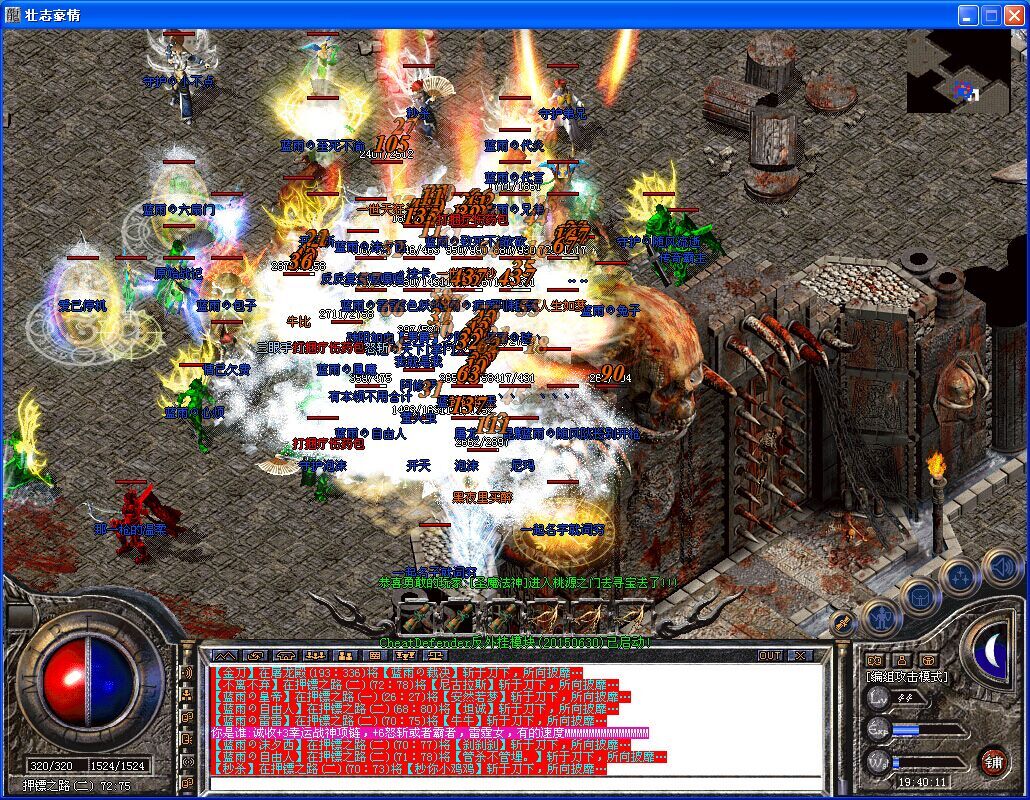Select the first belt potion slot
Viewport: 1030px width, 800px height.
[x=416, y=612]
